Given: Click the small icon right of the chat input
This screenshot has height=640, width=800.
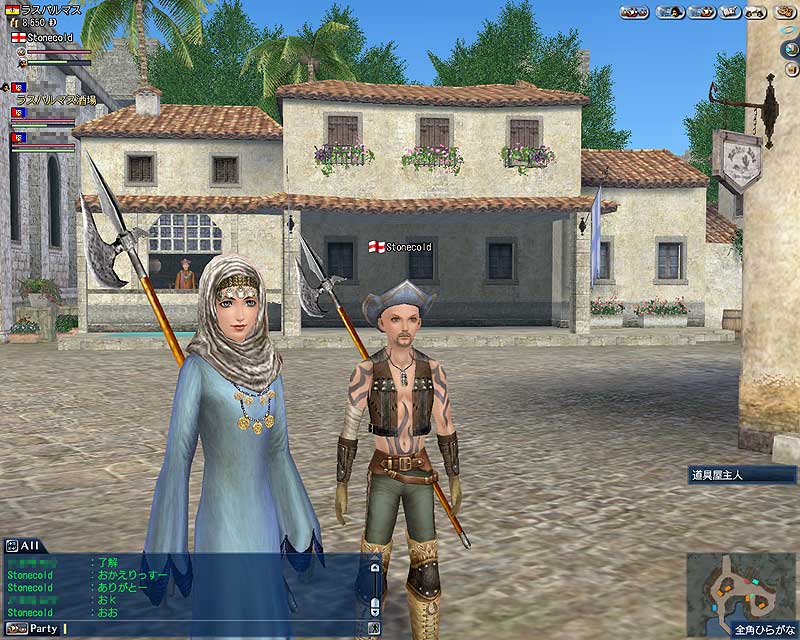Looking at the screenshot, I should tap(374, 629).
